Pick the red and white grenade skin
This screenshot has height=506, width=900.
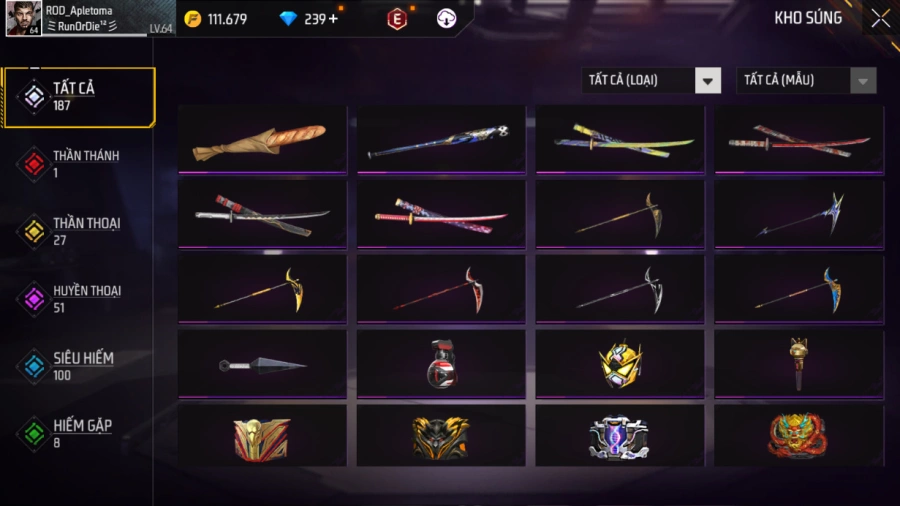[441, 365]
